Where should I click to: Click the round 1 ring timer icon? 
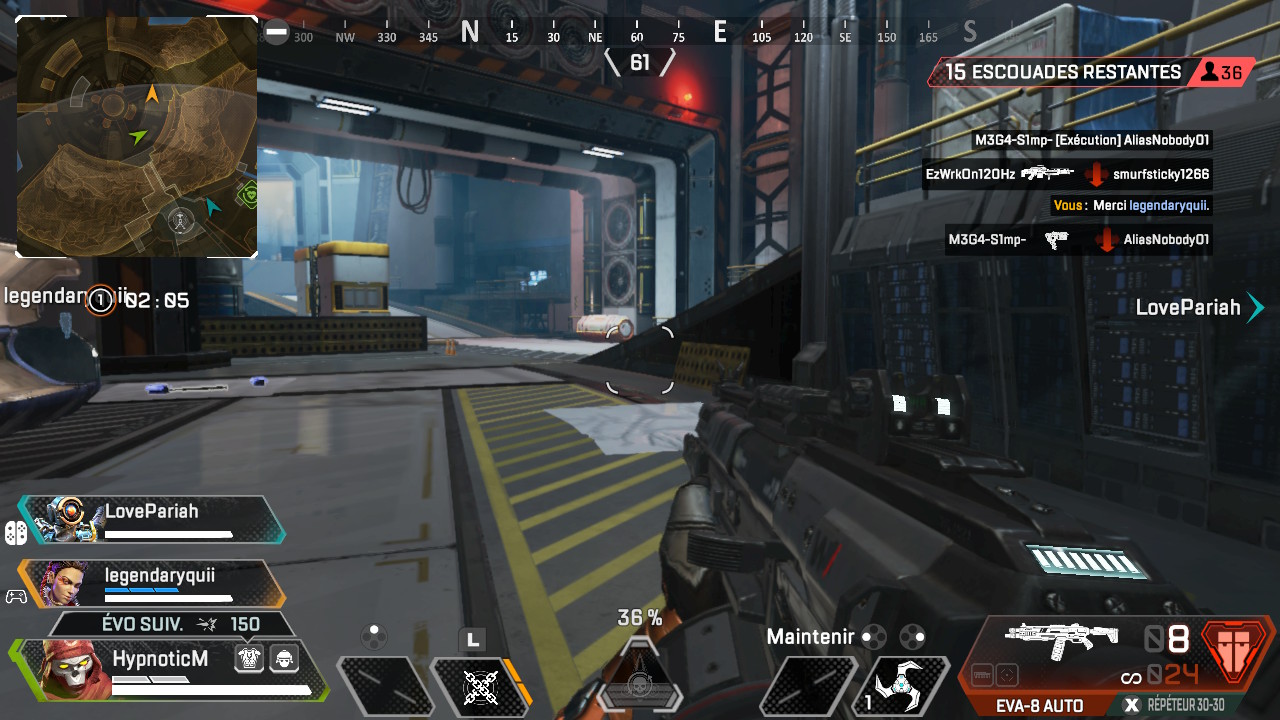tap(100, 299)
